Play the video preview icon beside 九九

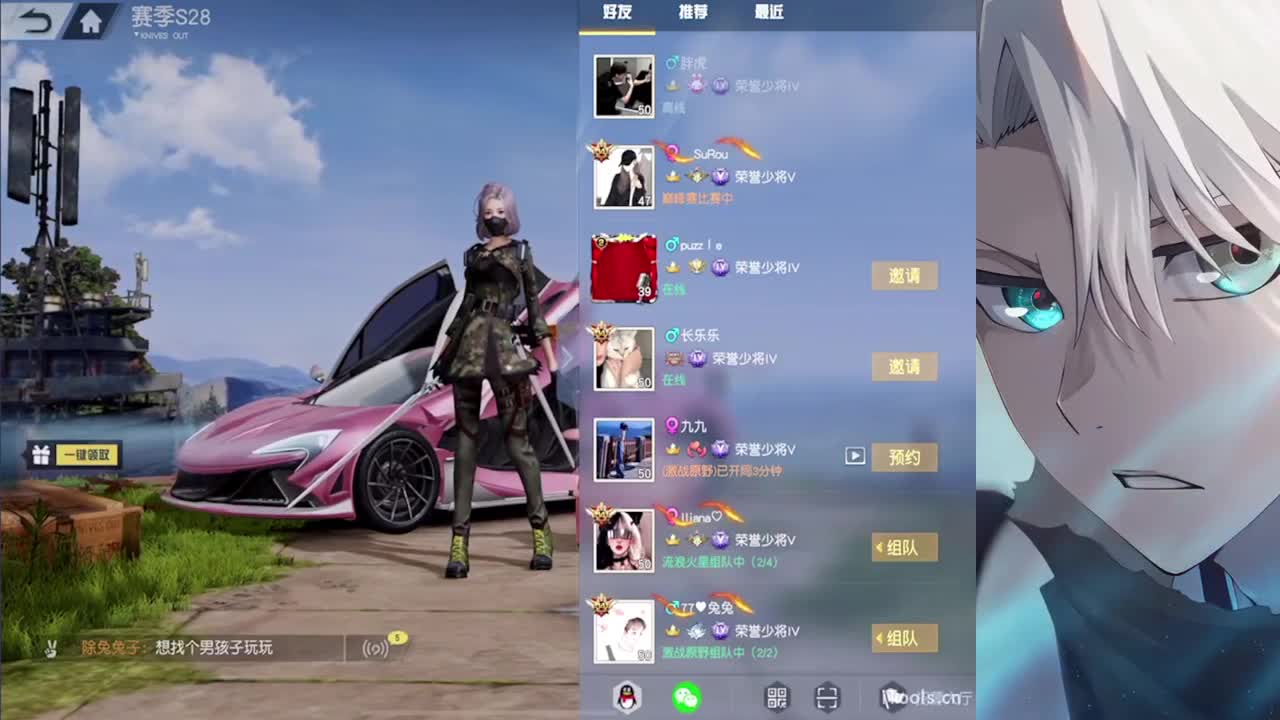click(x=854, y=456)
